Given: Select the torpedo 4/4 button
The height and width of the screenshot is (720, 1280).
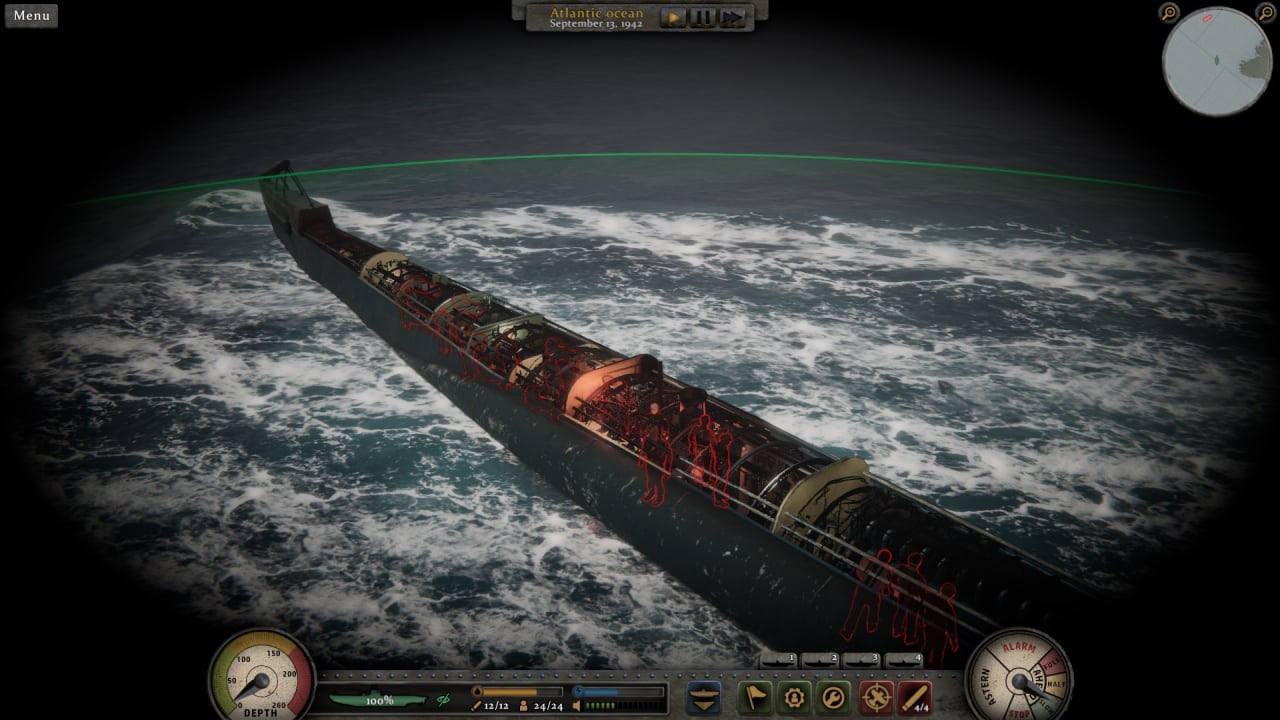Looking at the screenshot, I should (914, 697).
